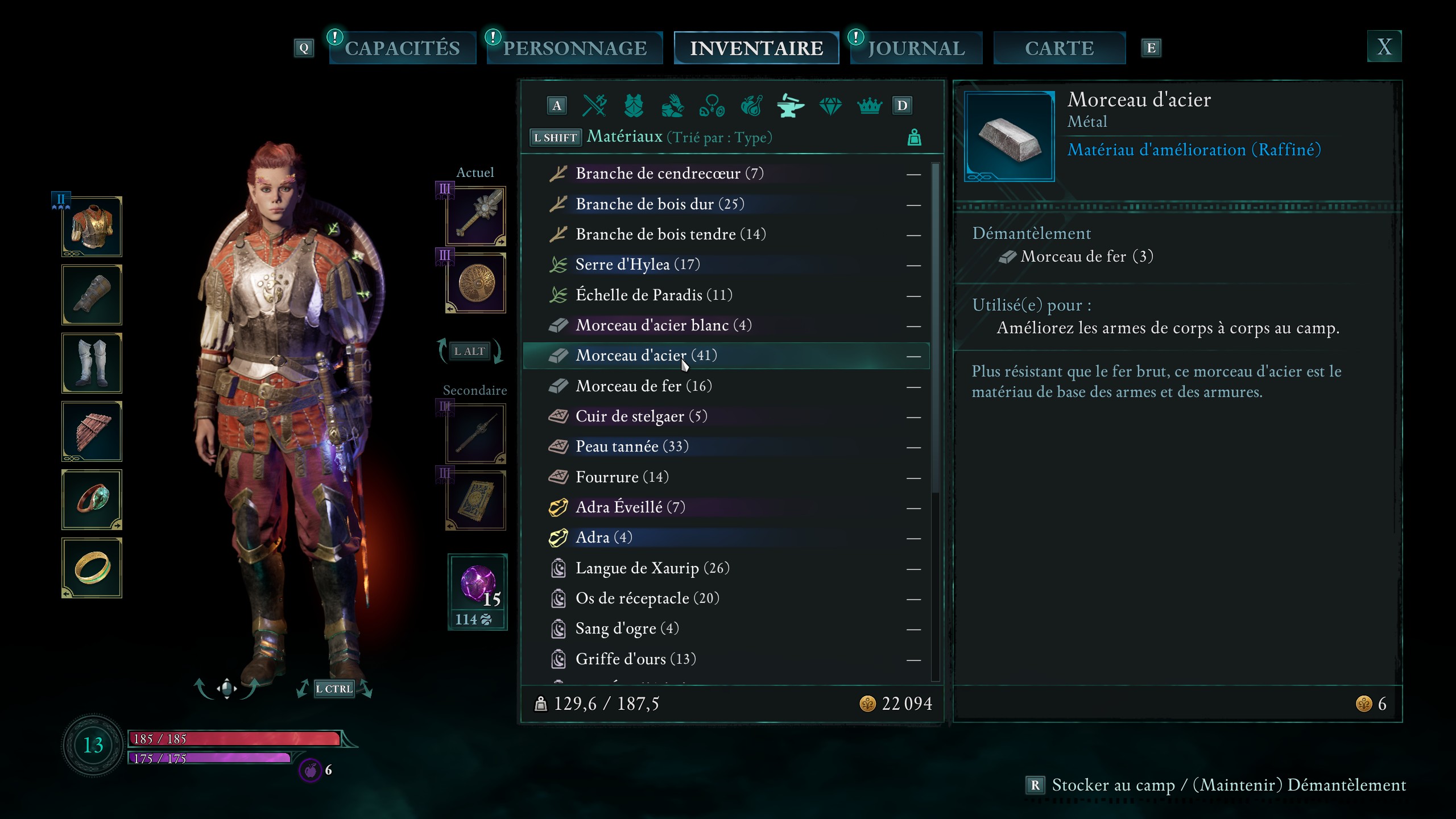
Task: Select the equipped boots slot
Action: [x=92, y=363]
